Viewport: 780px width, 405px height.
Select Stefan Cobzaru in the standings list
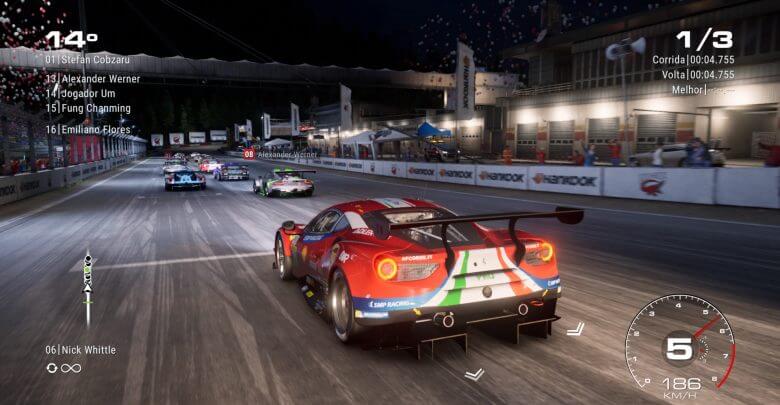pyautogui.click(x=88, y=59)
